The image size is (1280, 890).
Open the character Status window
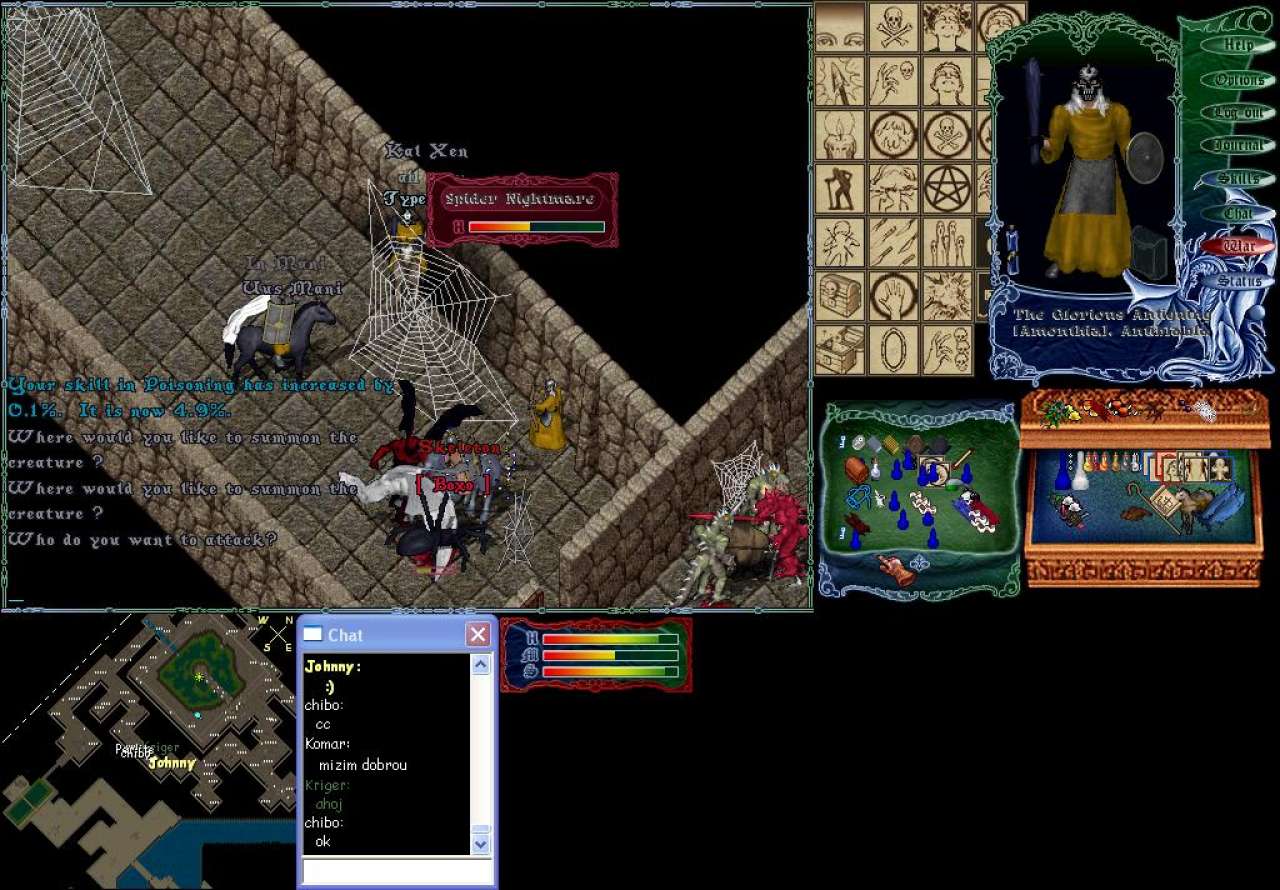1238,280
